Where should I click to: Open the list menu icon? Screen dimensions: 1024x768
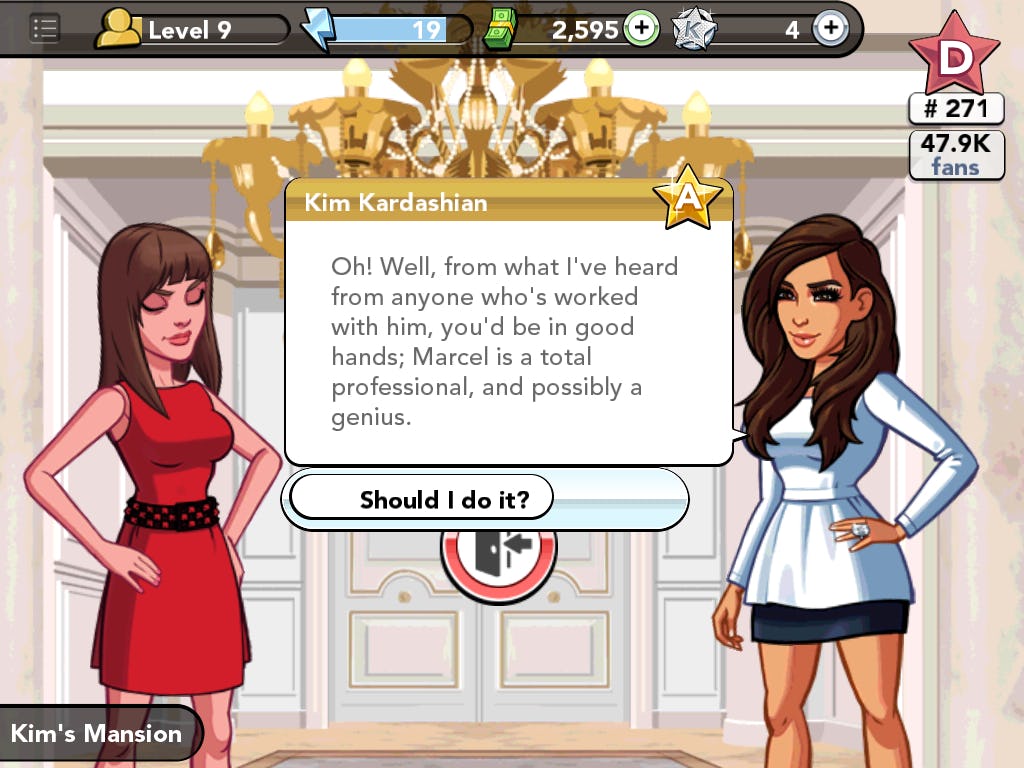[45, 29]
